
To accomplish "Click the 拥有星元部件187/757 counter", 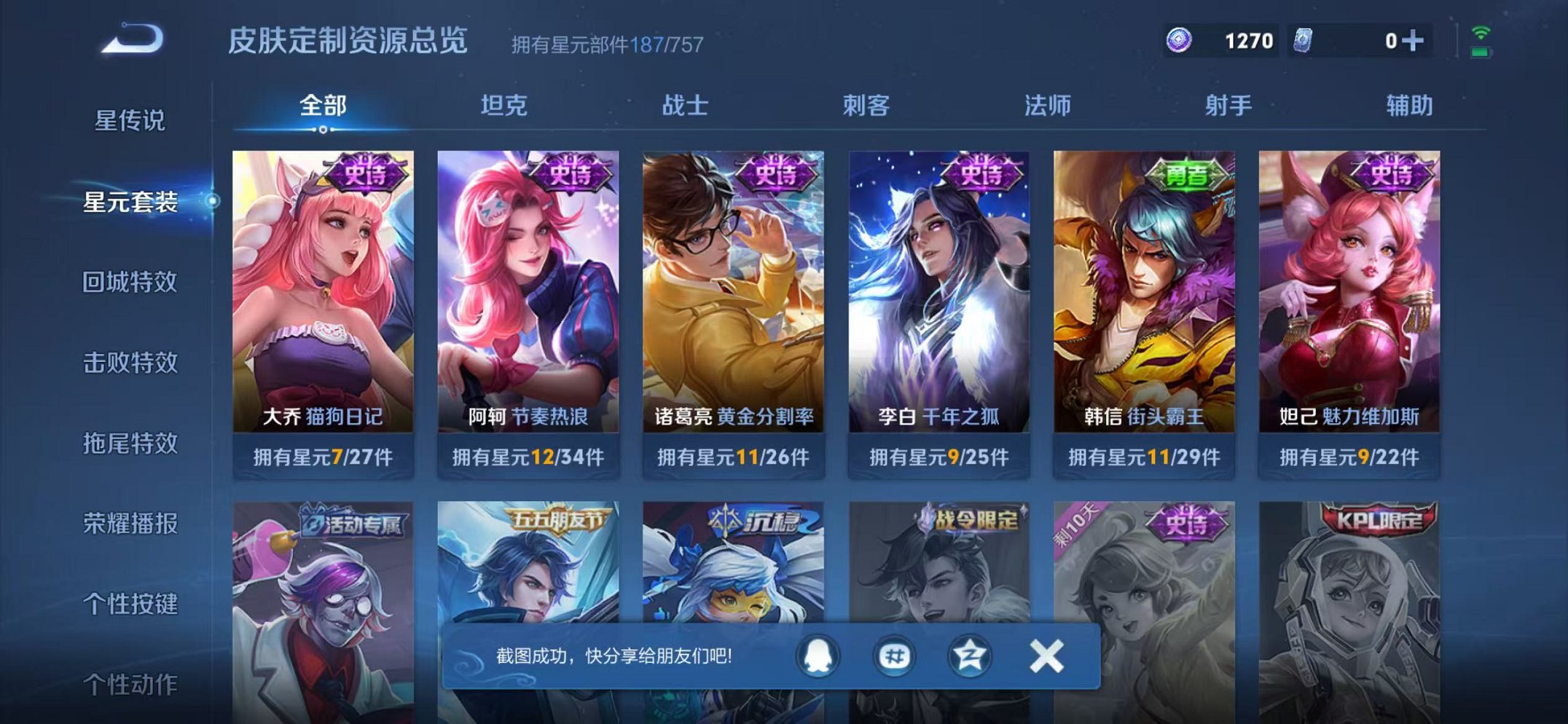I will click(605, 46).
